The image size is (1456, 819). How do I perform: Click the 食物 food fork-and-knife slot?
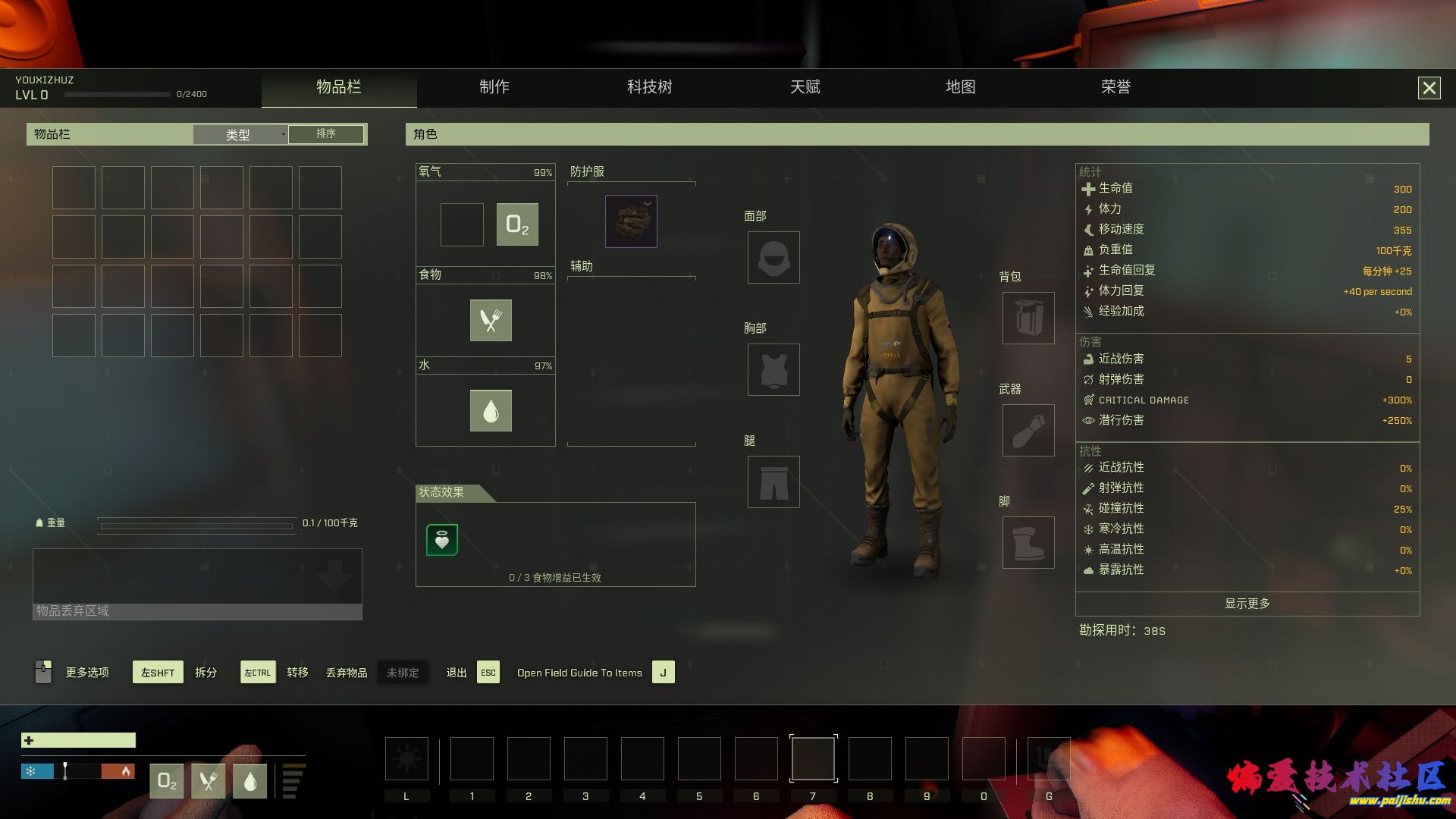[x=491, y=320]
